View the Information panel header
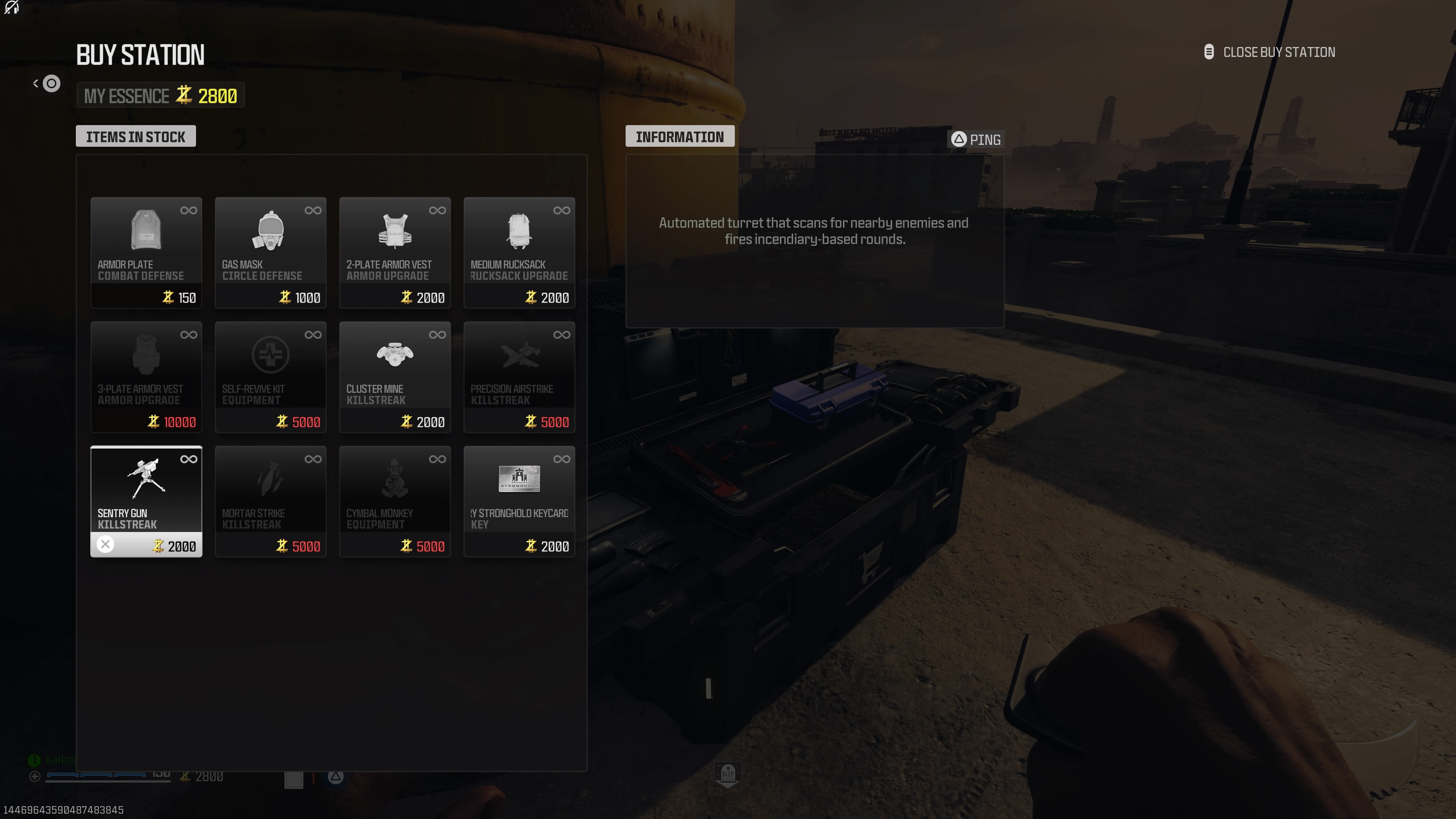1456x819 pixels. [680, 136]
